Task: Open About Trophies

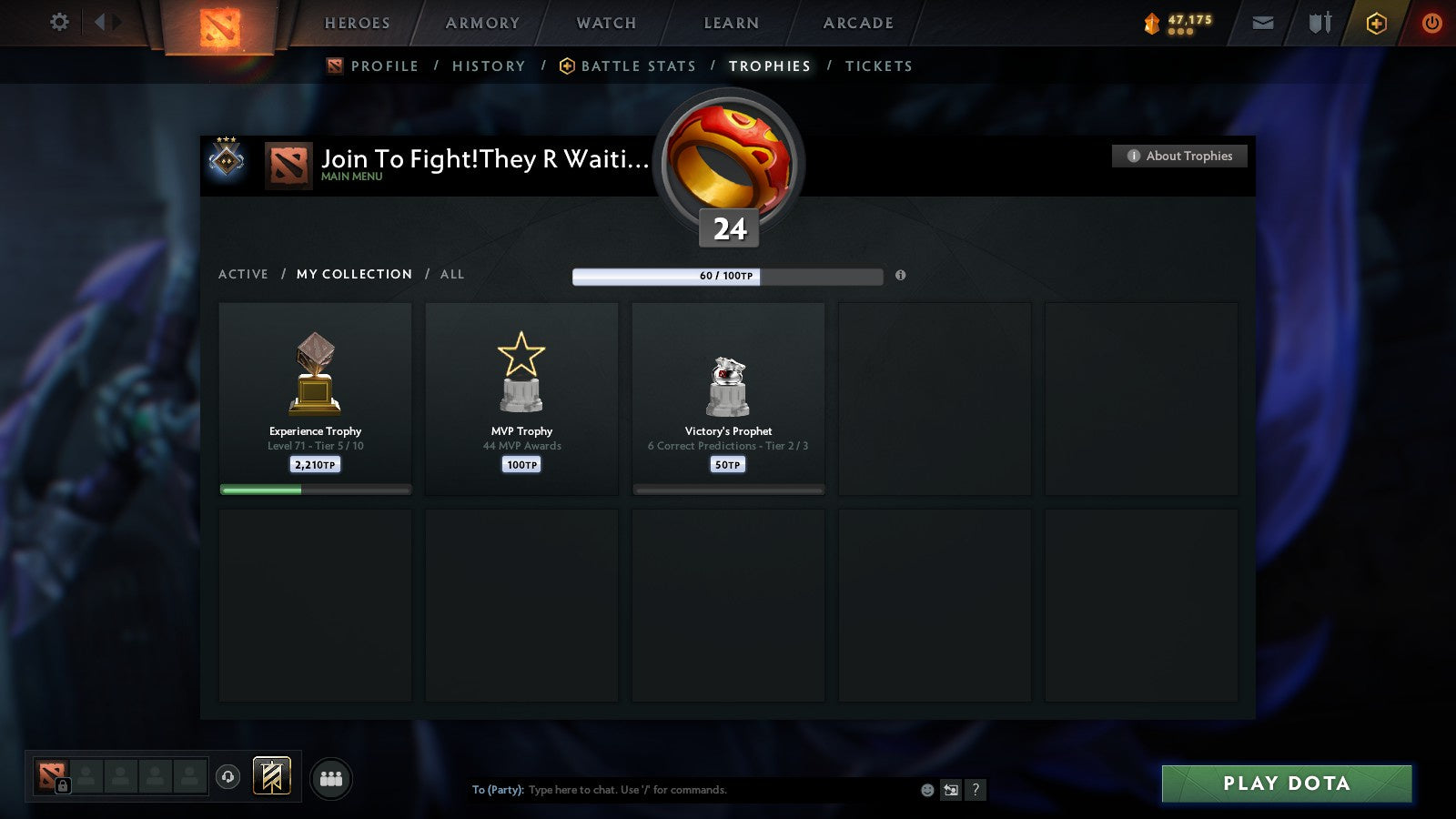Action: click(1178, 156)
